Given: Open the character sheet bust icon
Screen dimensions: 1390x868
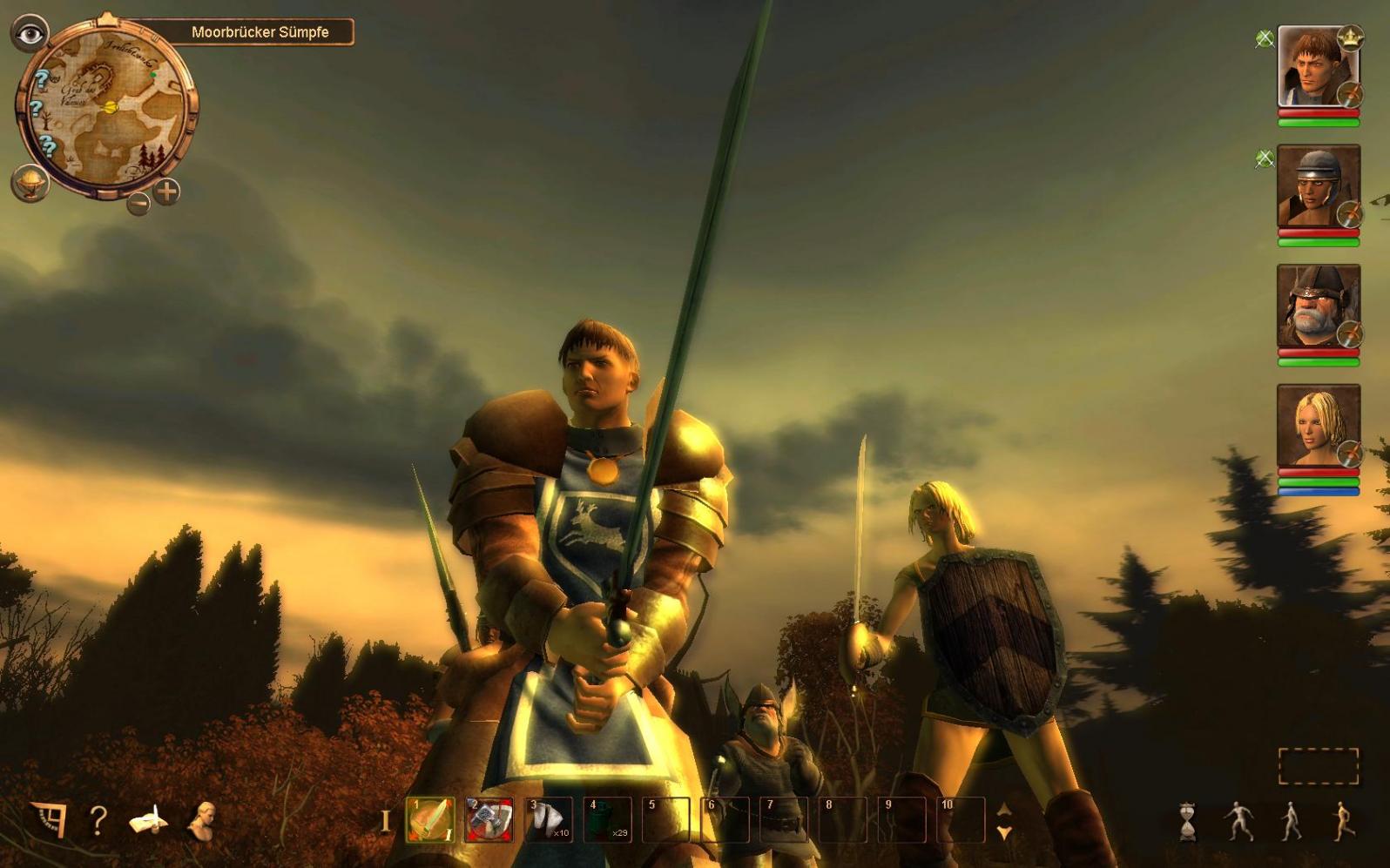Looking at the screenshot, I should point(201,820).
